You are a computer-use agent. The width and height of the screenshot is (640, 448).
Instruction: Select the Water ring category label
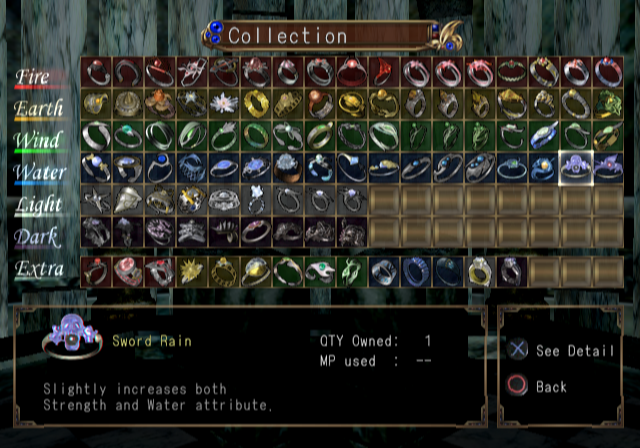40,173
